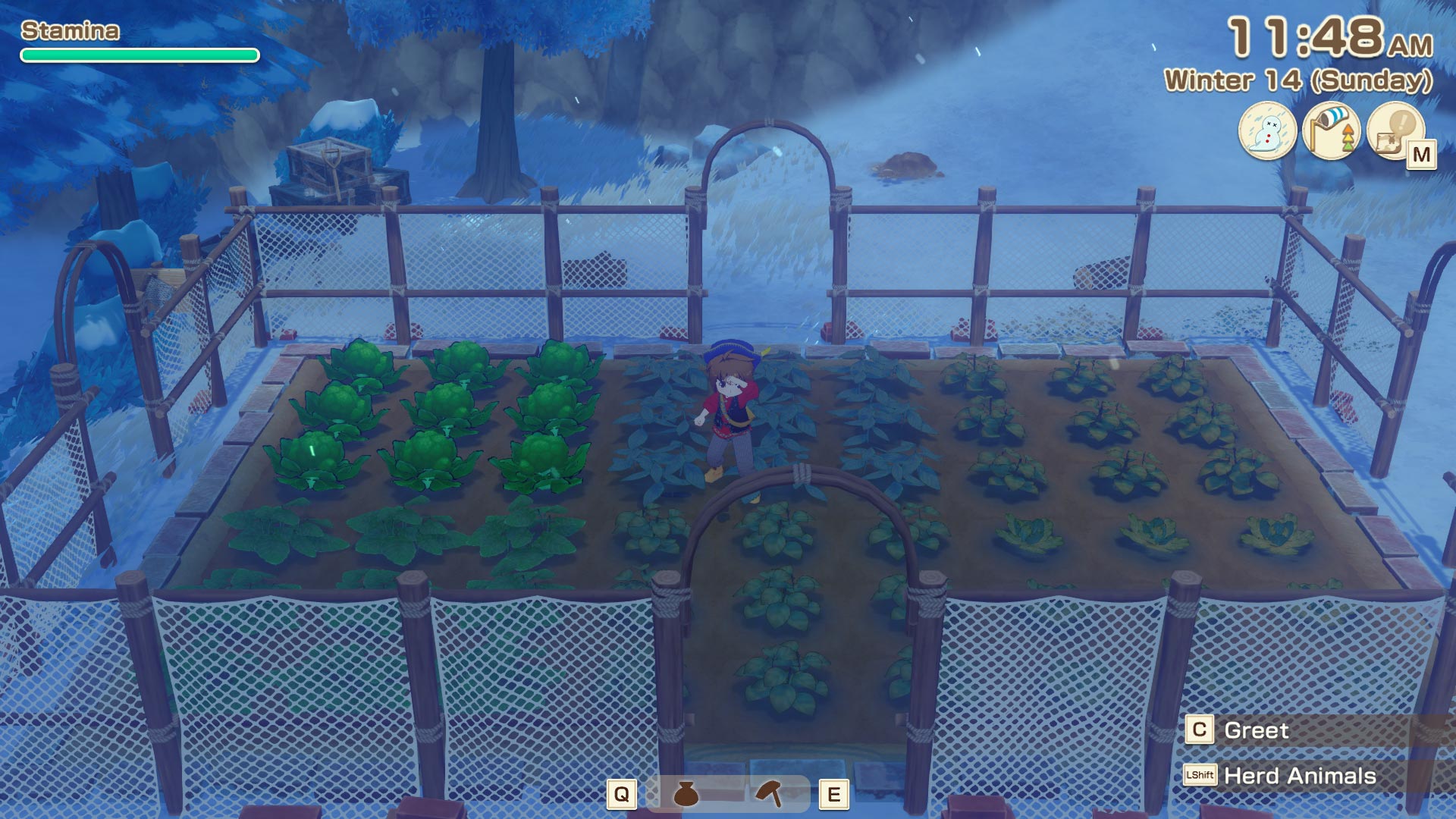
Task: Open the bag pouch icon
Action: pos(686,794)
